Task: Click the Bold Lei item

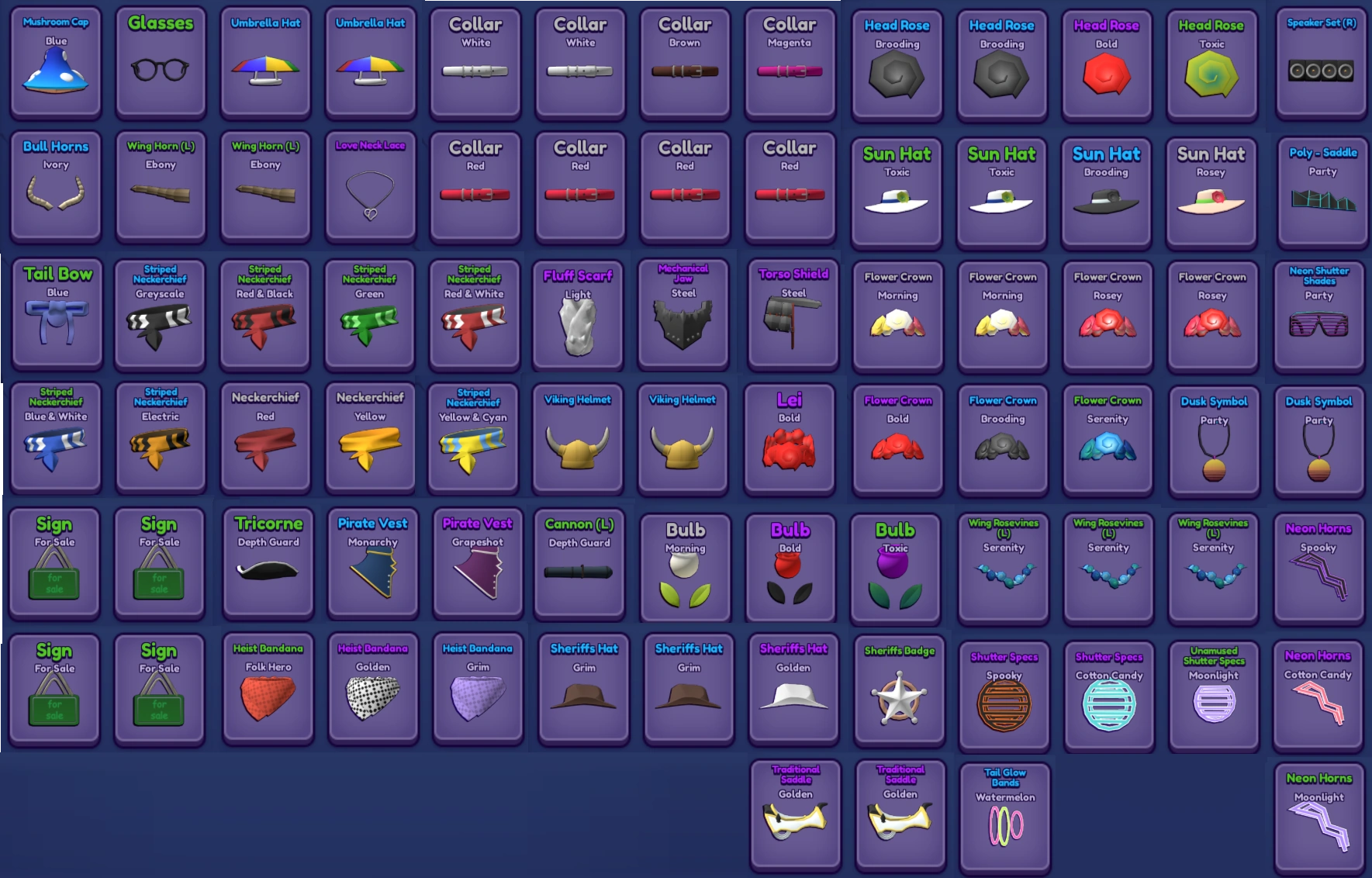Action: click(x=790, y=438)
